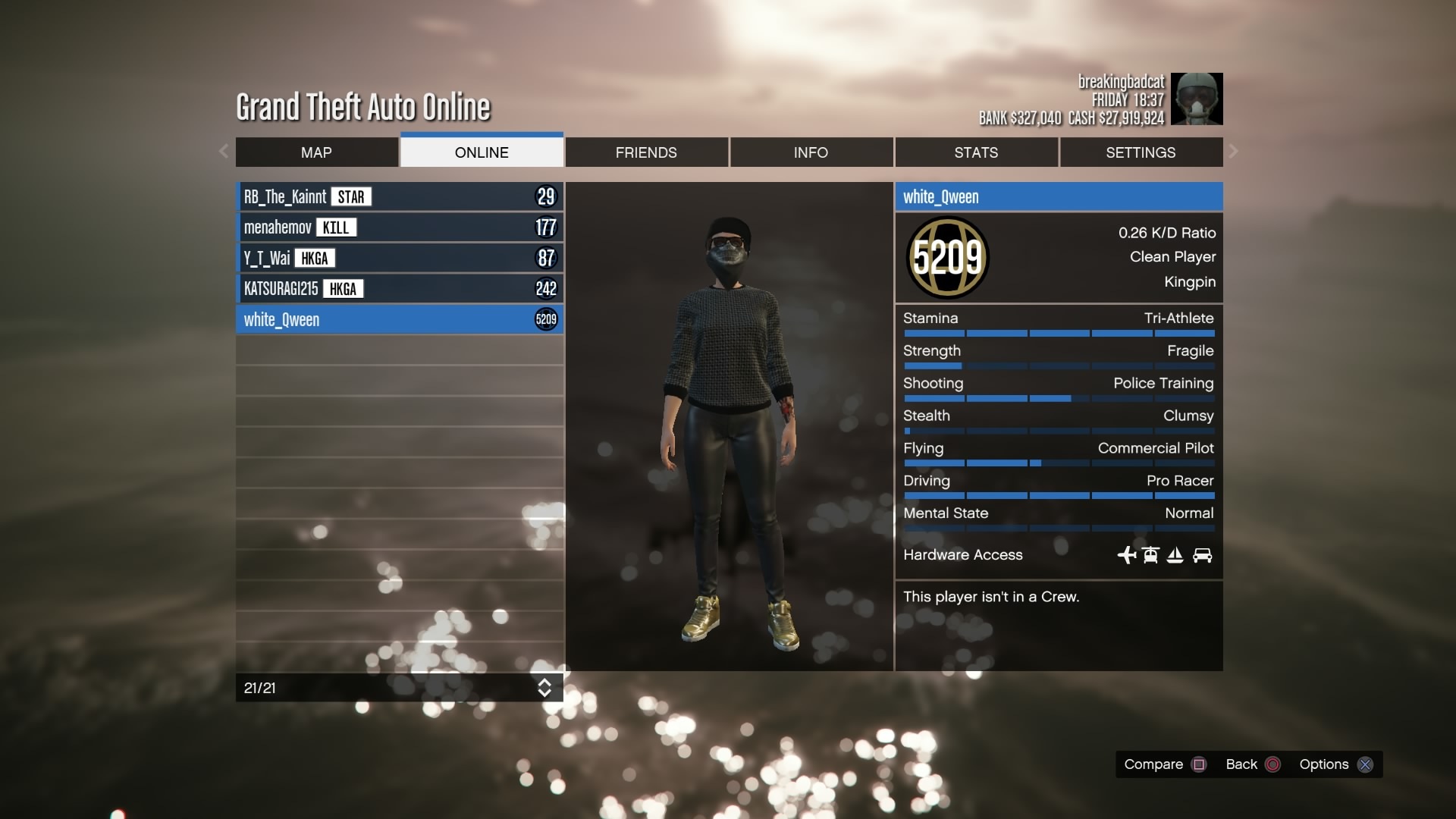Screen dimensions: 1456x819
Task: Highlight player Y_T_Wai row
Action: [x=400, y=259]
